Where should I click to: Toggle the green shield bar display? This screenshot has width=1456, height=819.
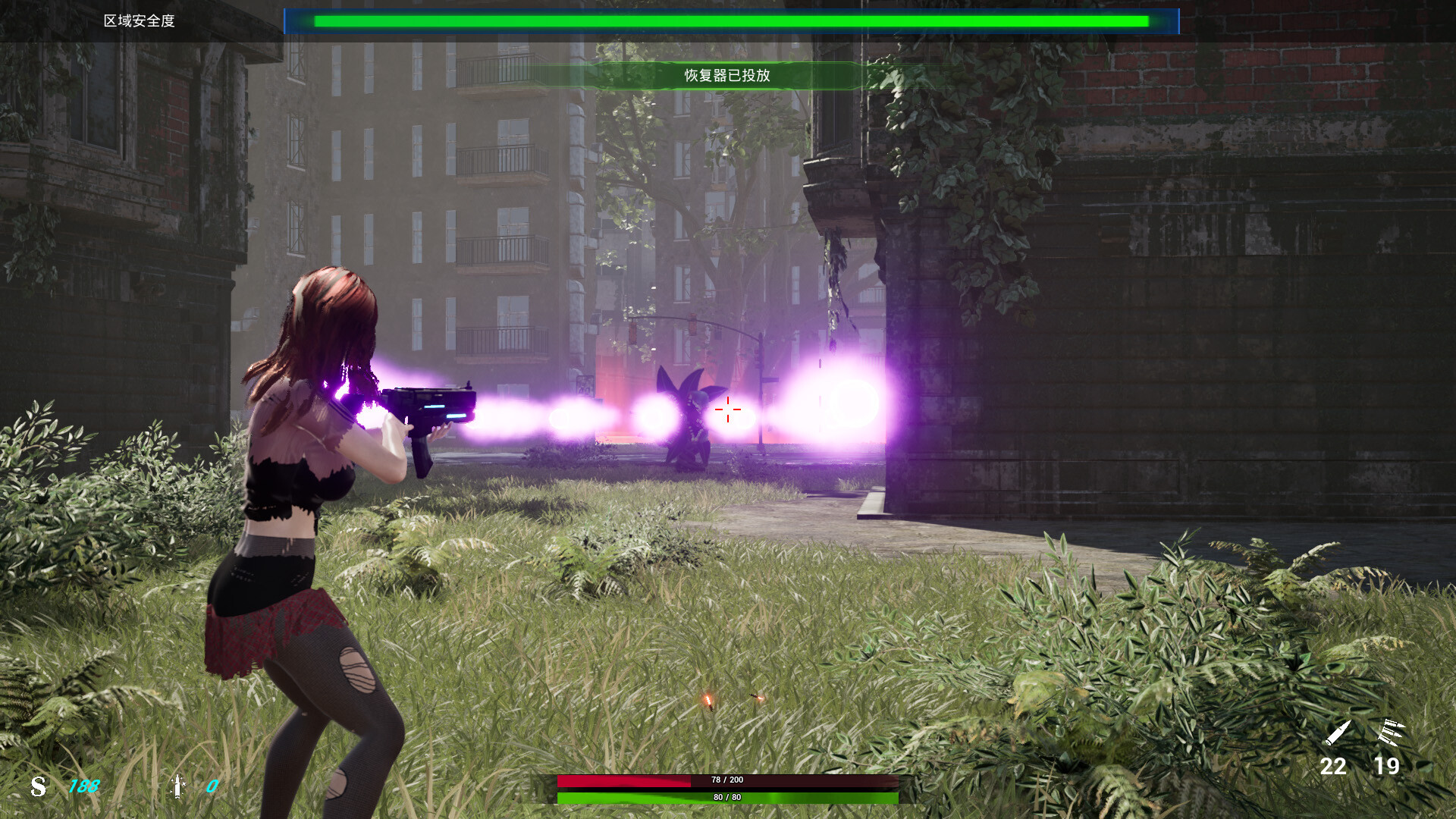tap(728, 798)
